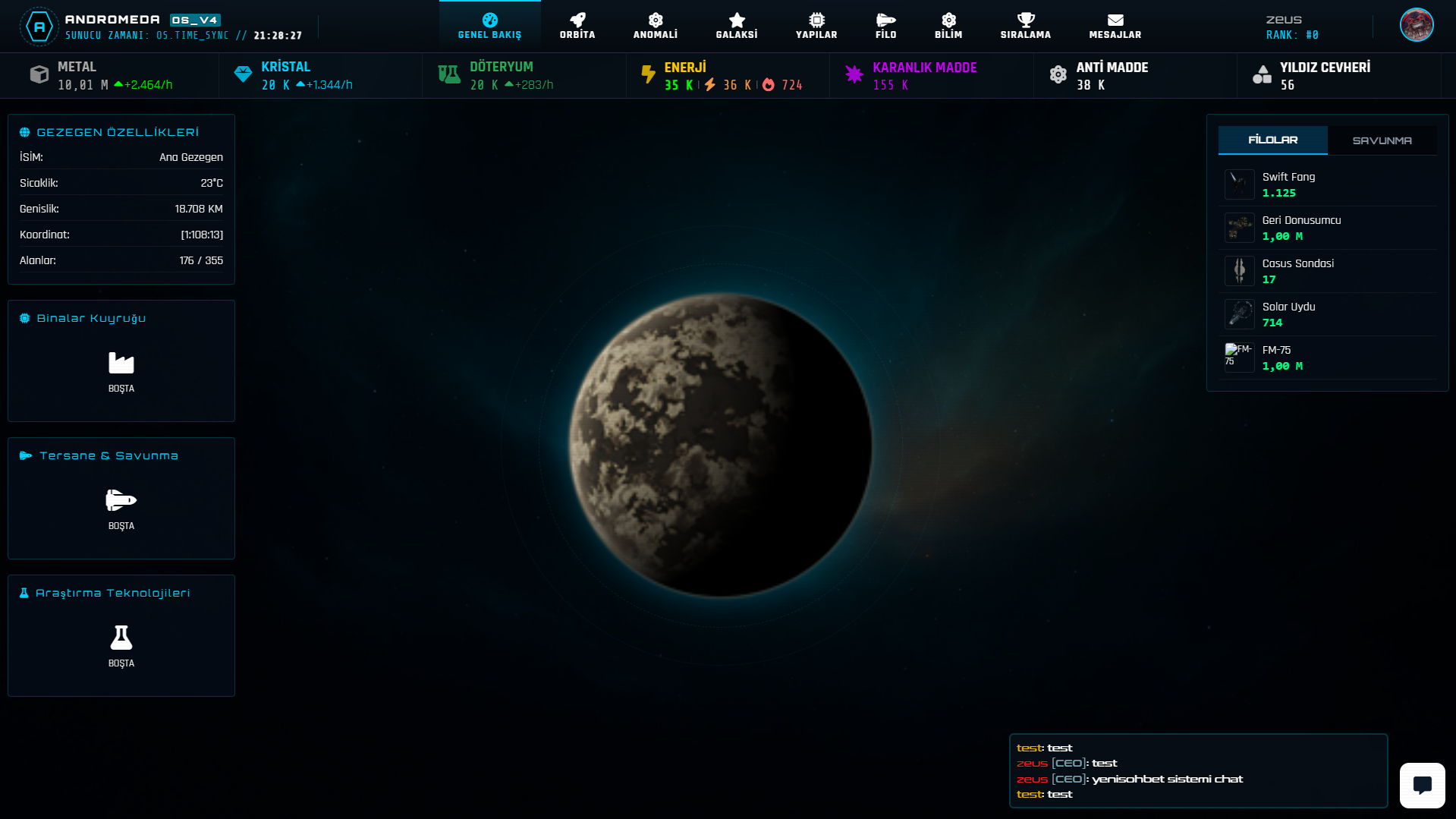Click the player avatar portrait

point(1416,25)
